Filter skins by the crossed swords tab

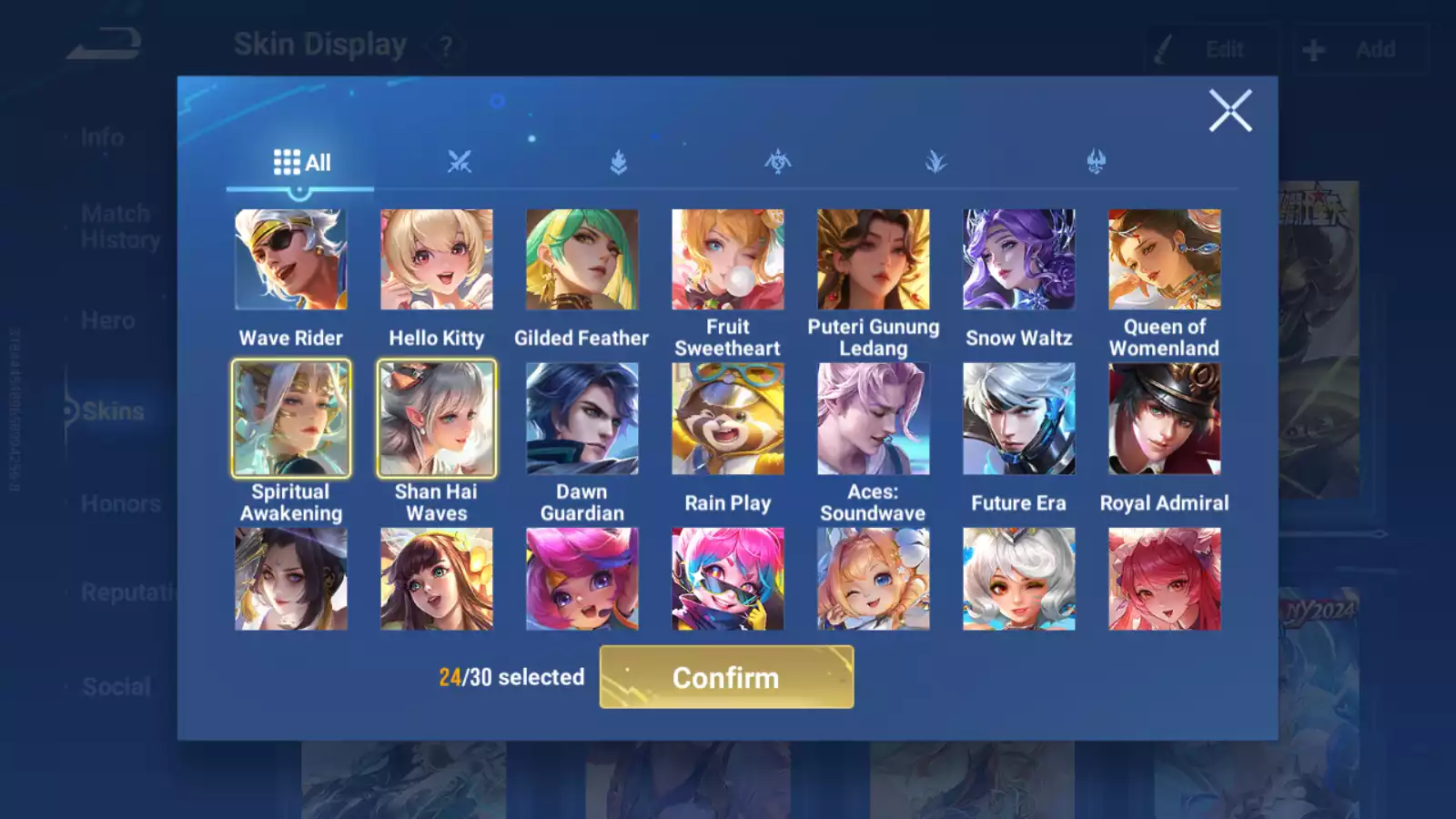(460, 163)
